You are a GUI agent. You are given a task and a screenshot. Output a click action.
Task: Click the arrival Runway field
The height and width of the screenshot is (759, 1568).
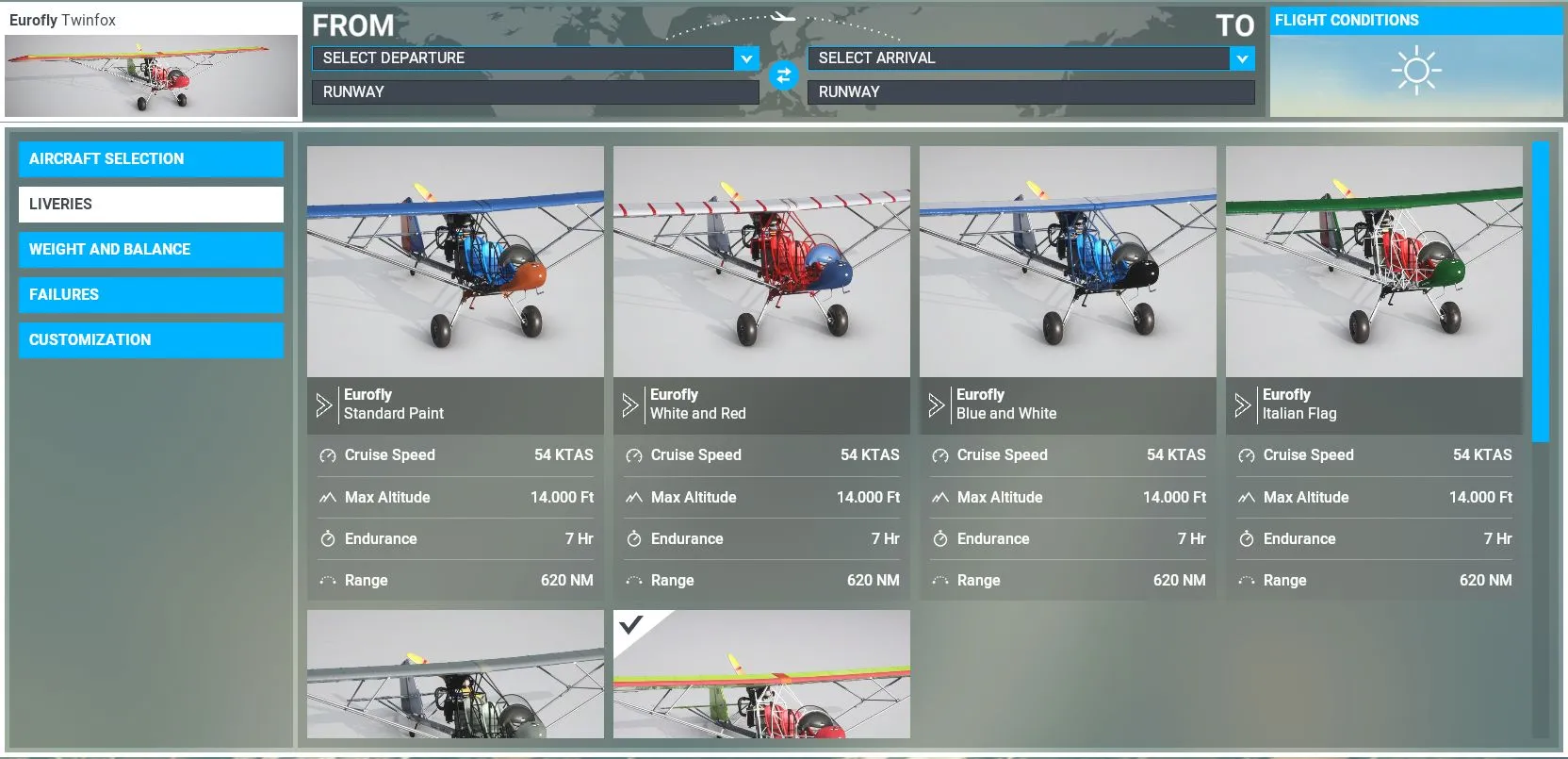coord(1030,91)
